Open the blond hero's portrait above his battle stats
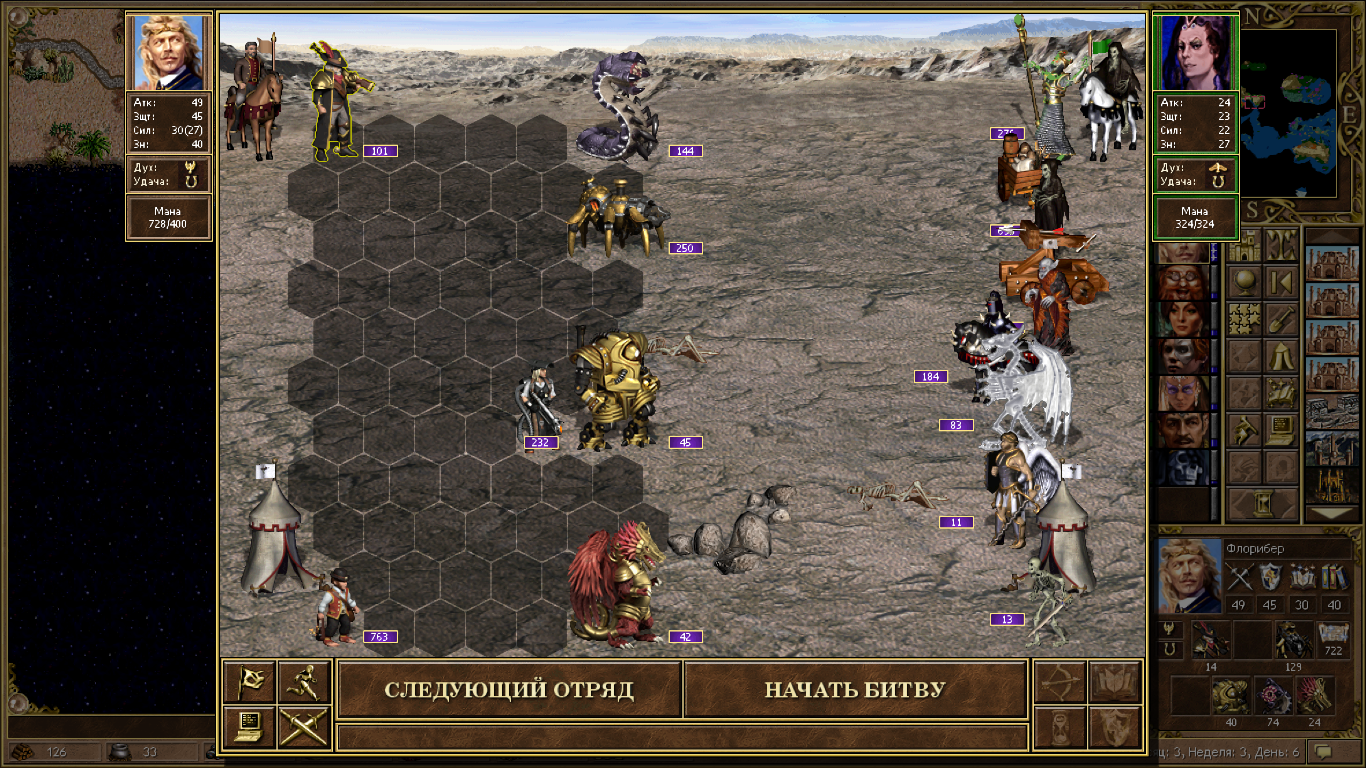1366x768 pixels. 169,52
